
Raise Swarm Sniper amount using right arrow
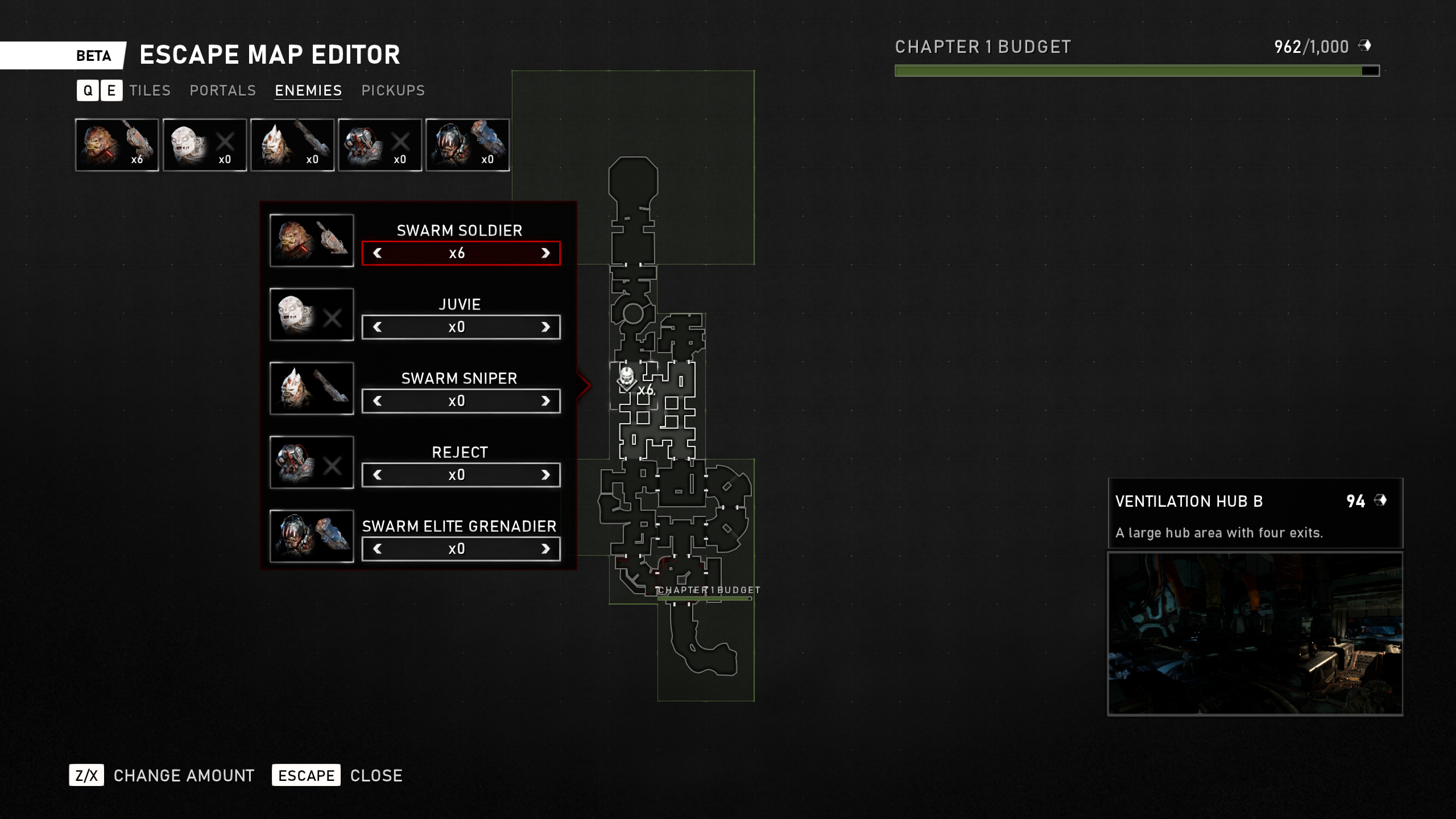545,401
